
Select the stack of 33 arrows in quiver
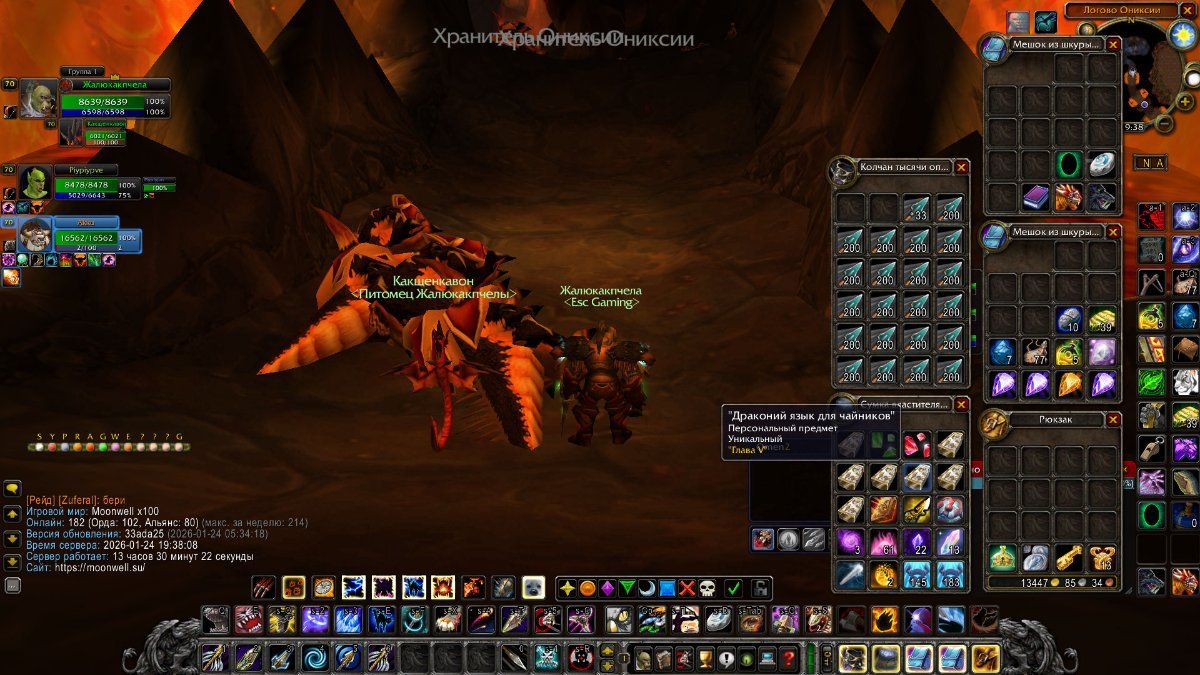pos(917,208)
